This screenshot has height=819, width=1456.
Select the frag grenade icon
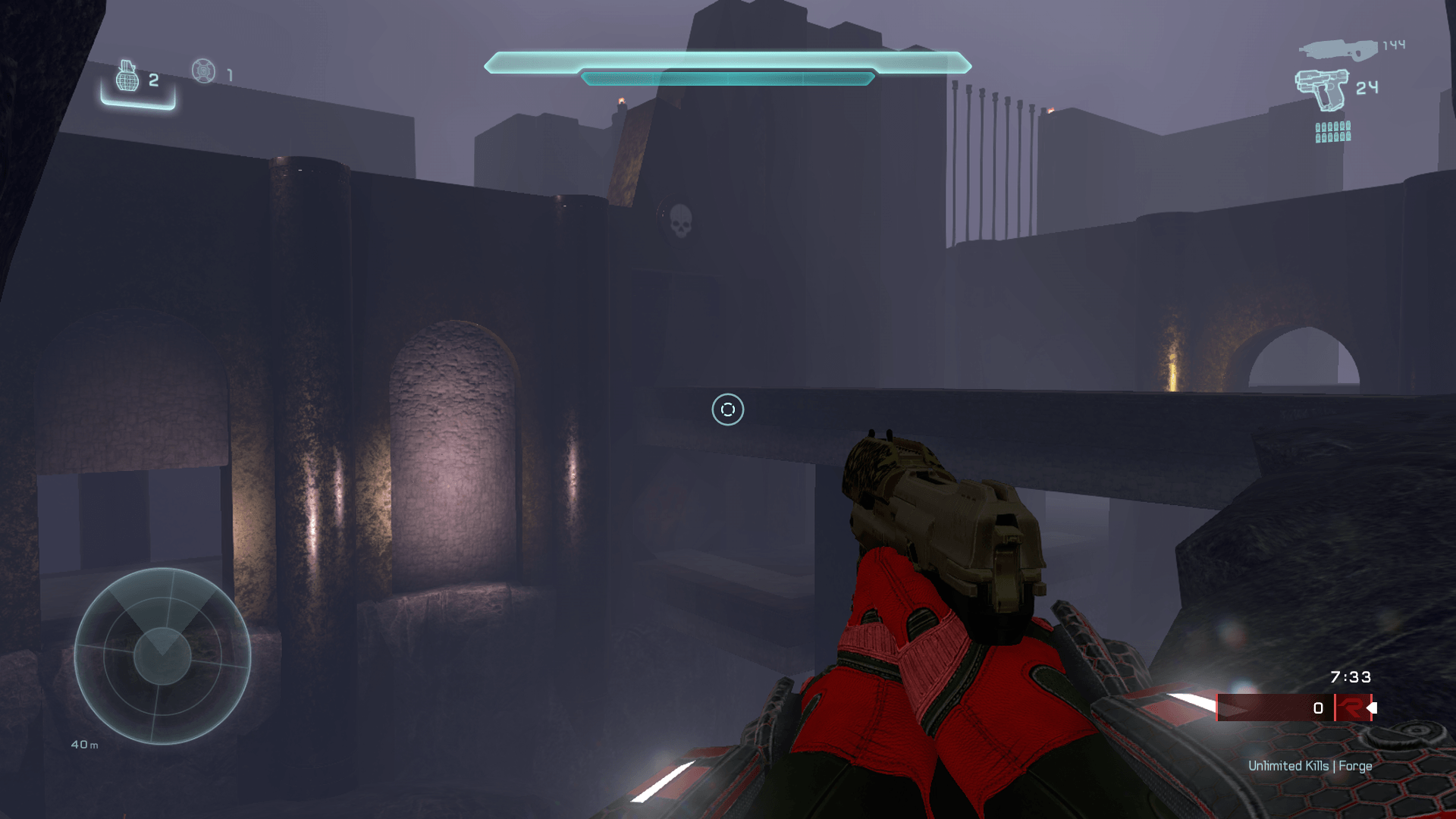127,77
